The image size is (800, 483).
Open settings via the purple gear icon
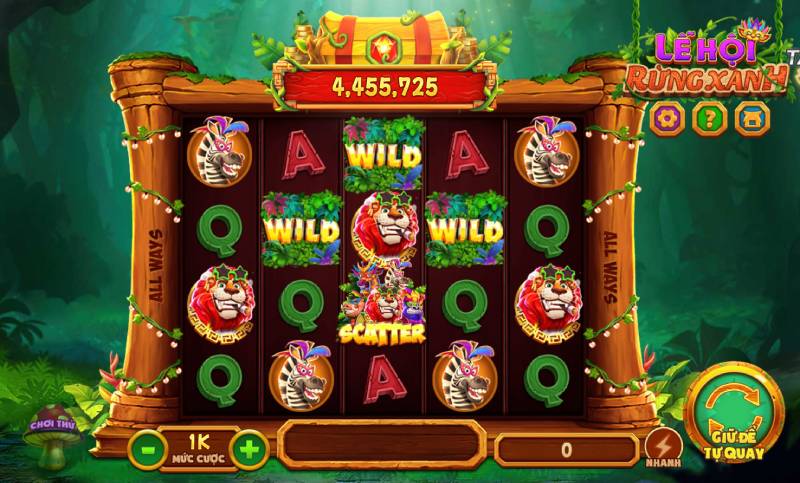665,119
